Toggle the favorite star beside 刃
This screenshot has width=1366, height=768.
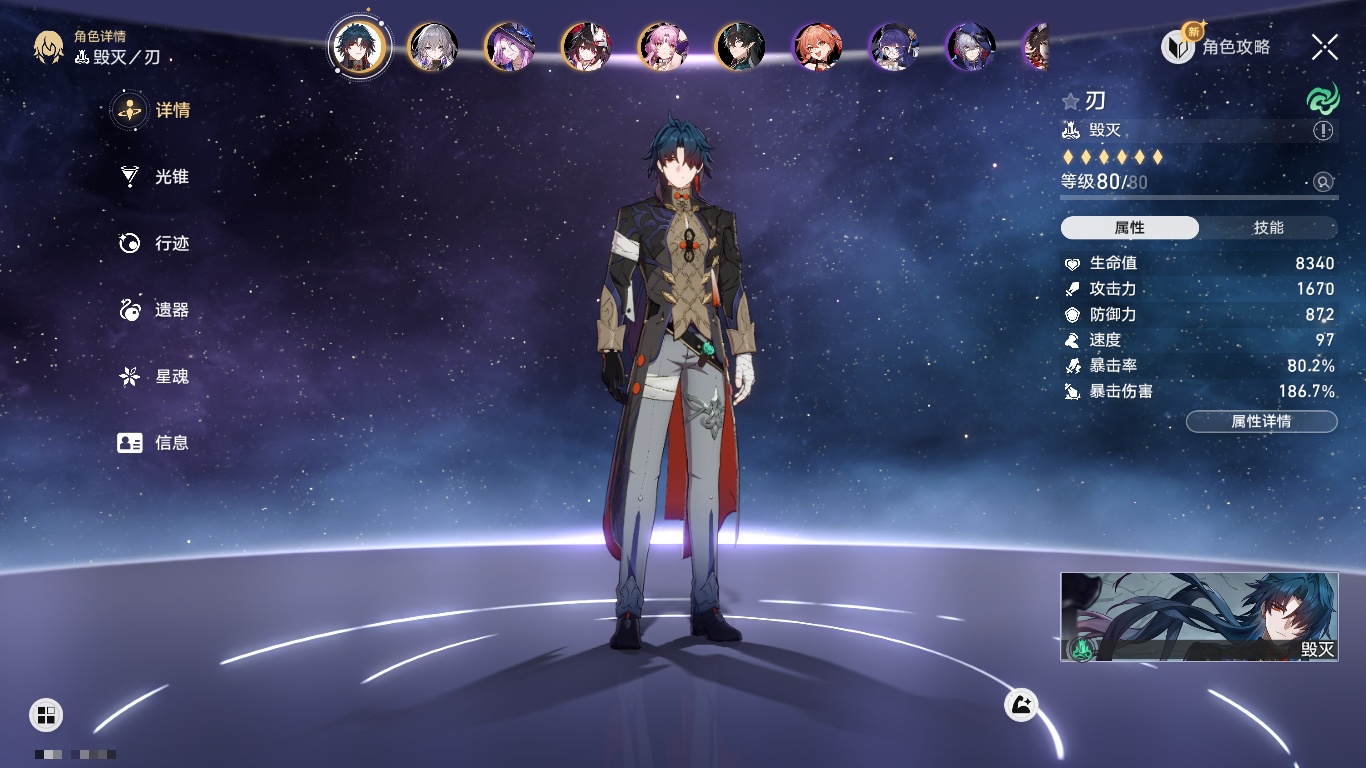1071,101
